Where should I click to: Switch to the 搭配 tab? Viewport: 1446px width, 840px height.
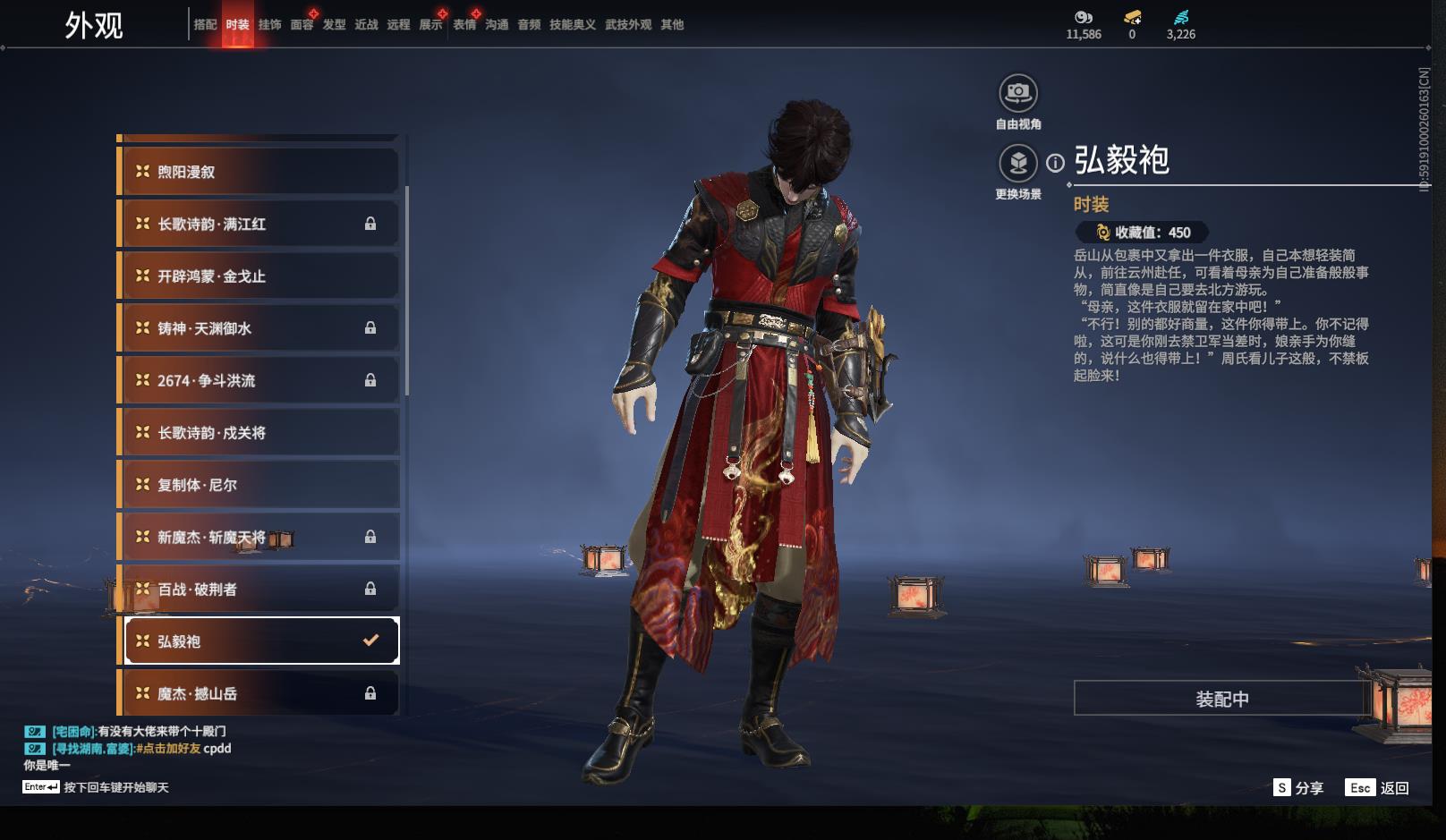point(205,25)
